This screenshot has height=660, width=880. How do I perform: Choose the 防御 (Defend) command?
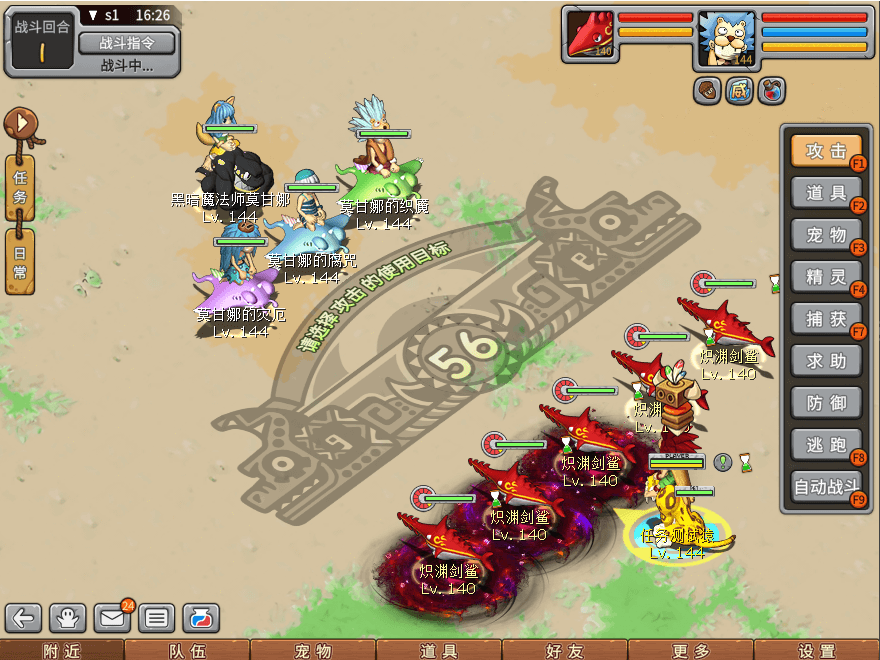pos(826,403)
